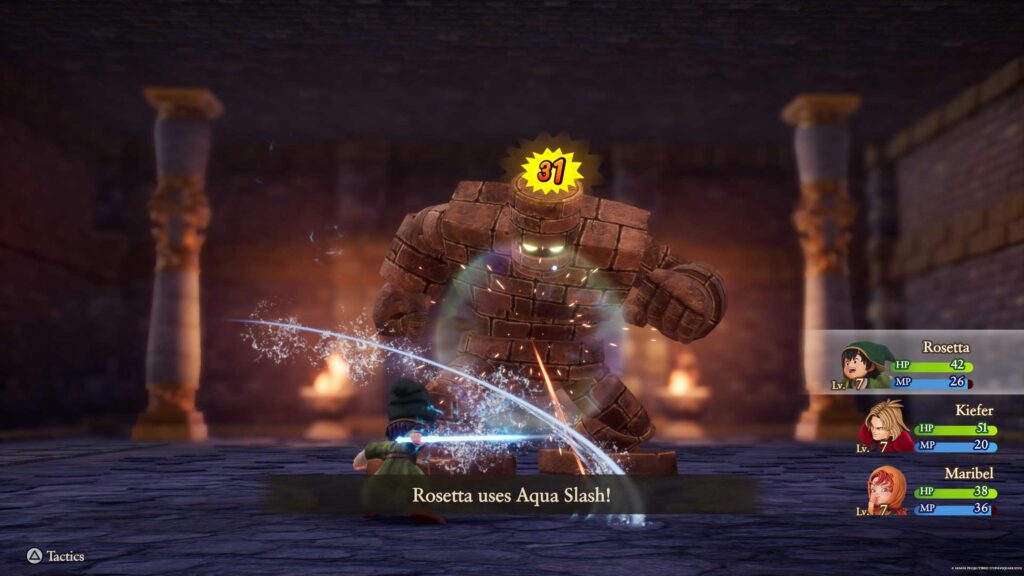Screen dimensions: 1024x576
Task: Select Rosetta's party status panel
Action: coord(915,363)
